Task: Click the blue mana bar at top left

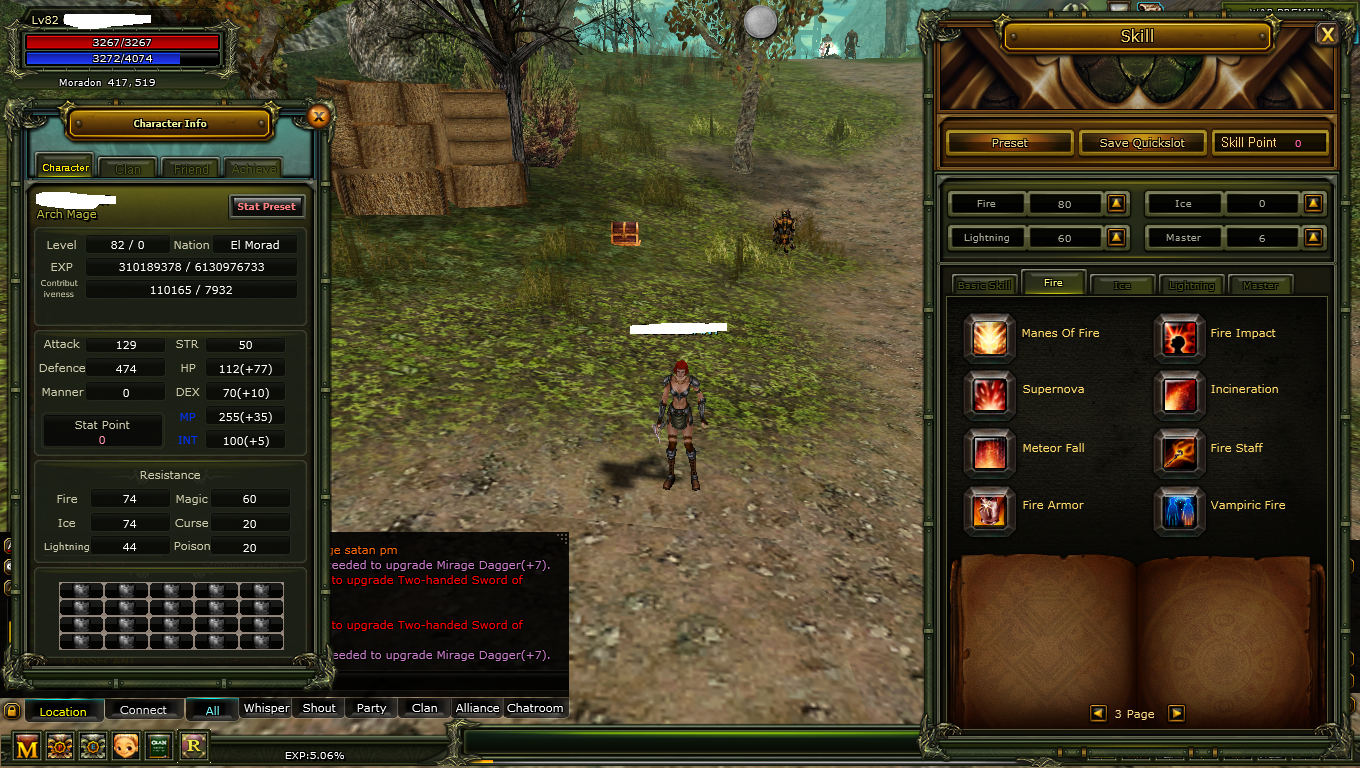Action: coord(120,57)
